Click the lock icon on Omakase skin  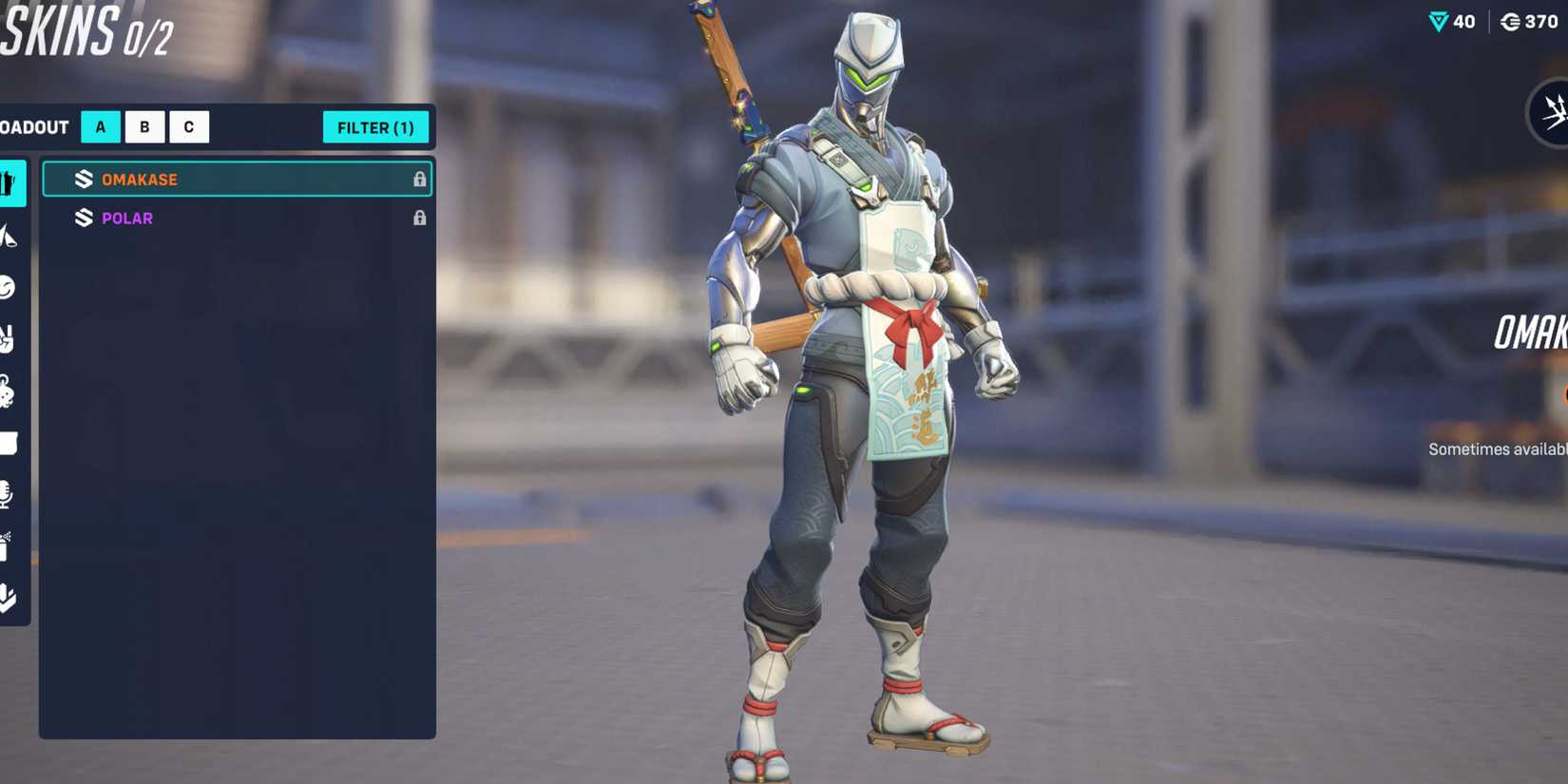click(x=421, y=179)
